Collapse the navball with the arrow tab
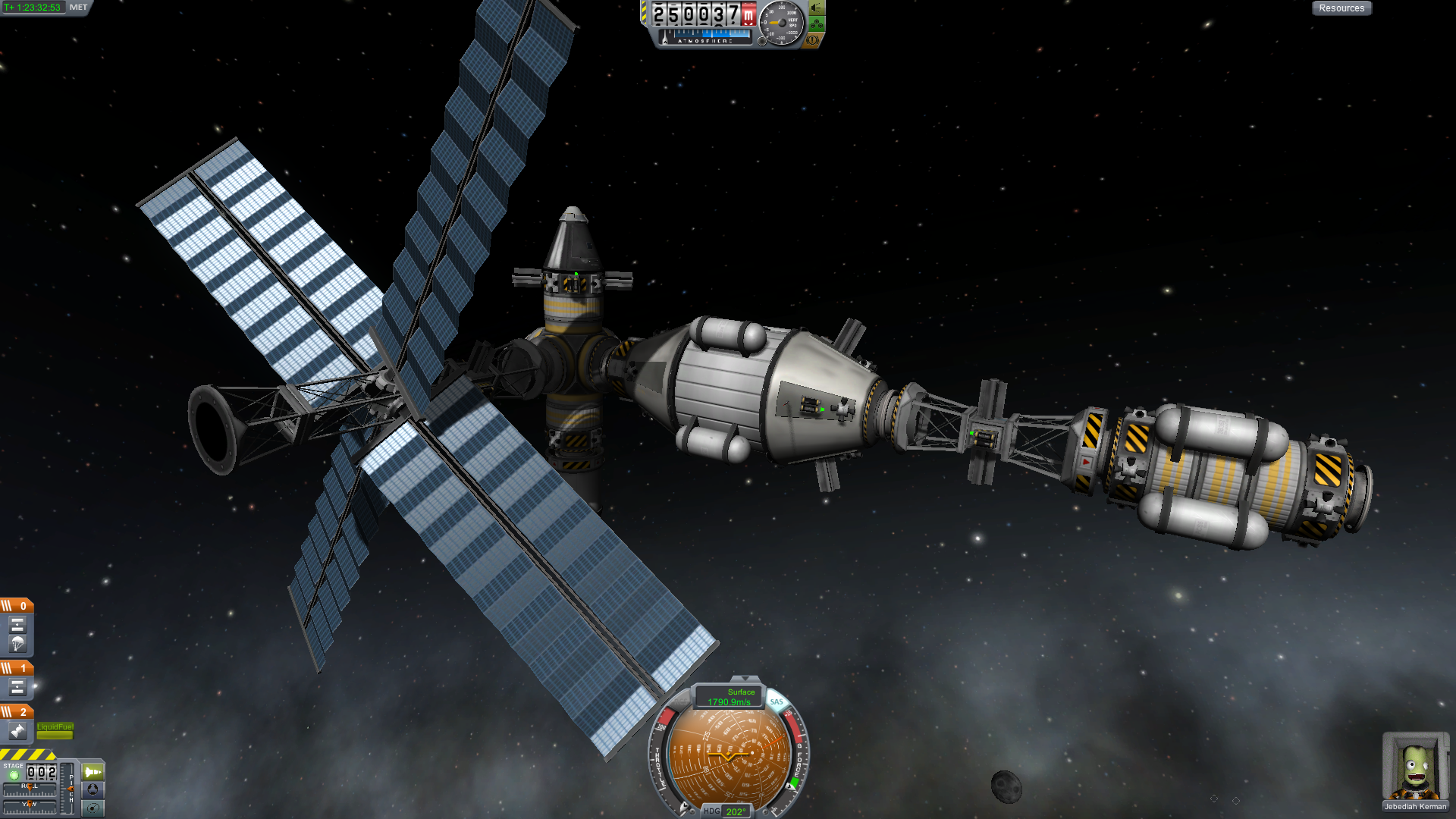 pos(745,679)
